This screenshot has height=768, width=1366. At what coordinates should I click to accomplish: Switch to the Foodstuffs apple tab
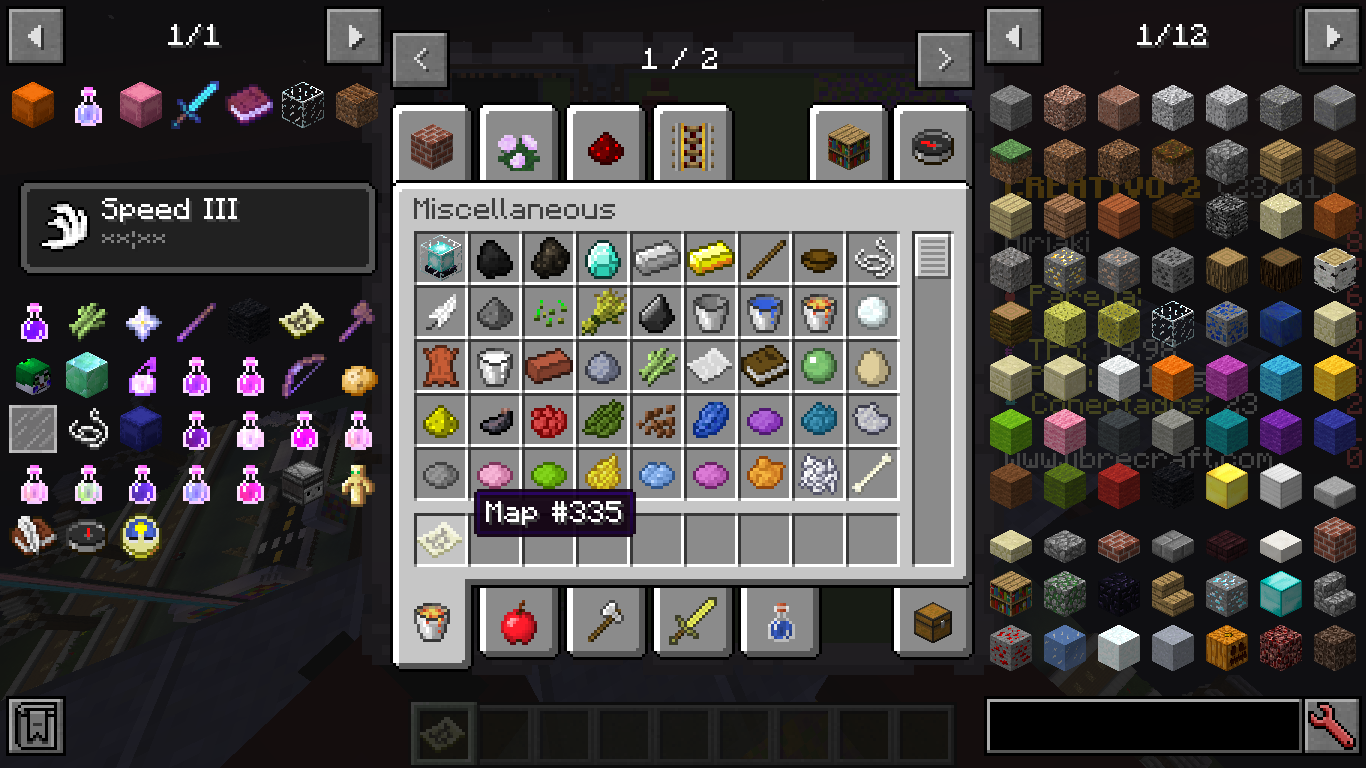pos(520,623)
